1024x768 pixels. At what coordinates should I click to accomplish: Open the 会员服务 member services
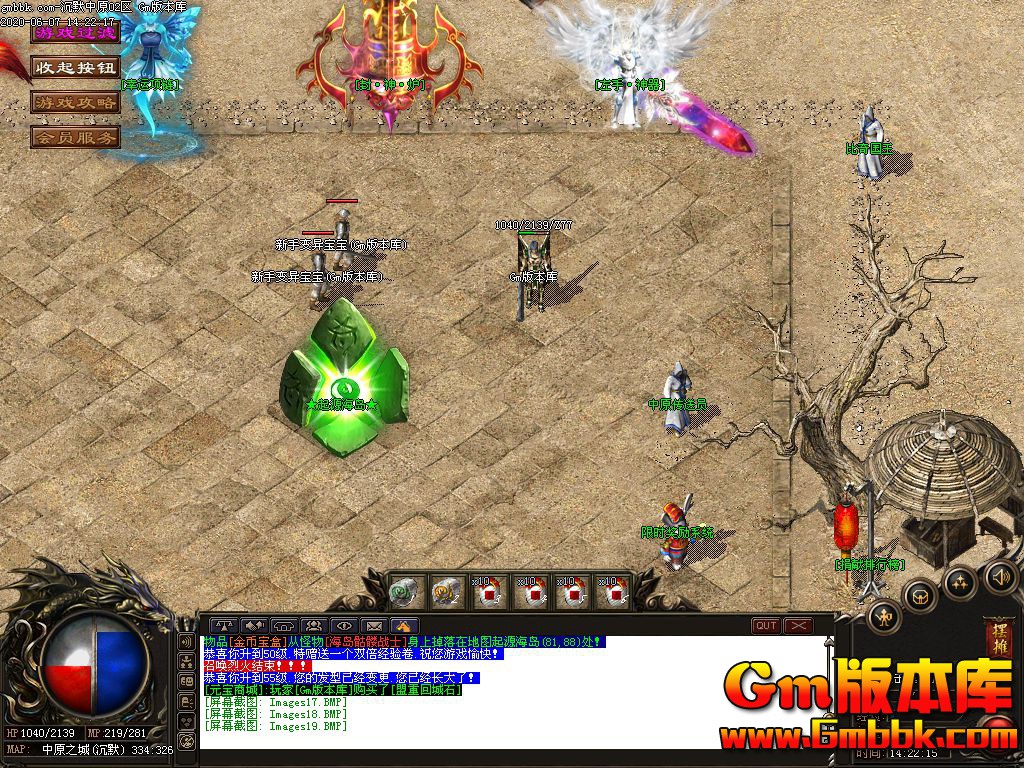[75, 137]
